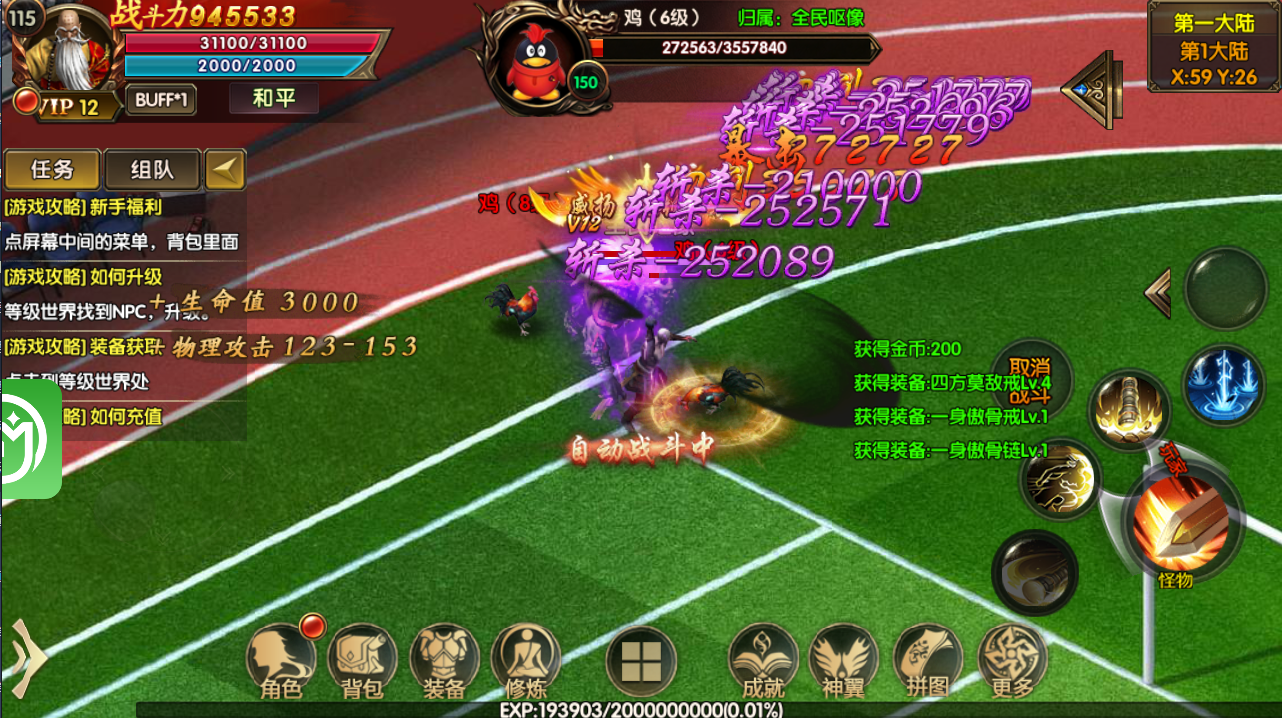Toggle the 和平 peace combat mode

click(x=273, y=99)
